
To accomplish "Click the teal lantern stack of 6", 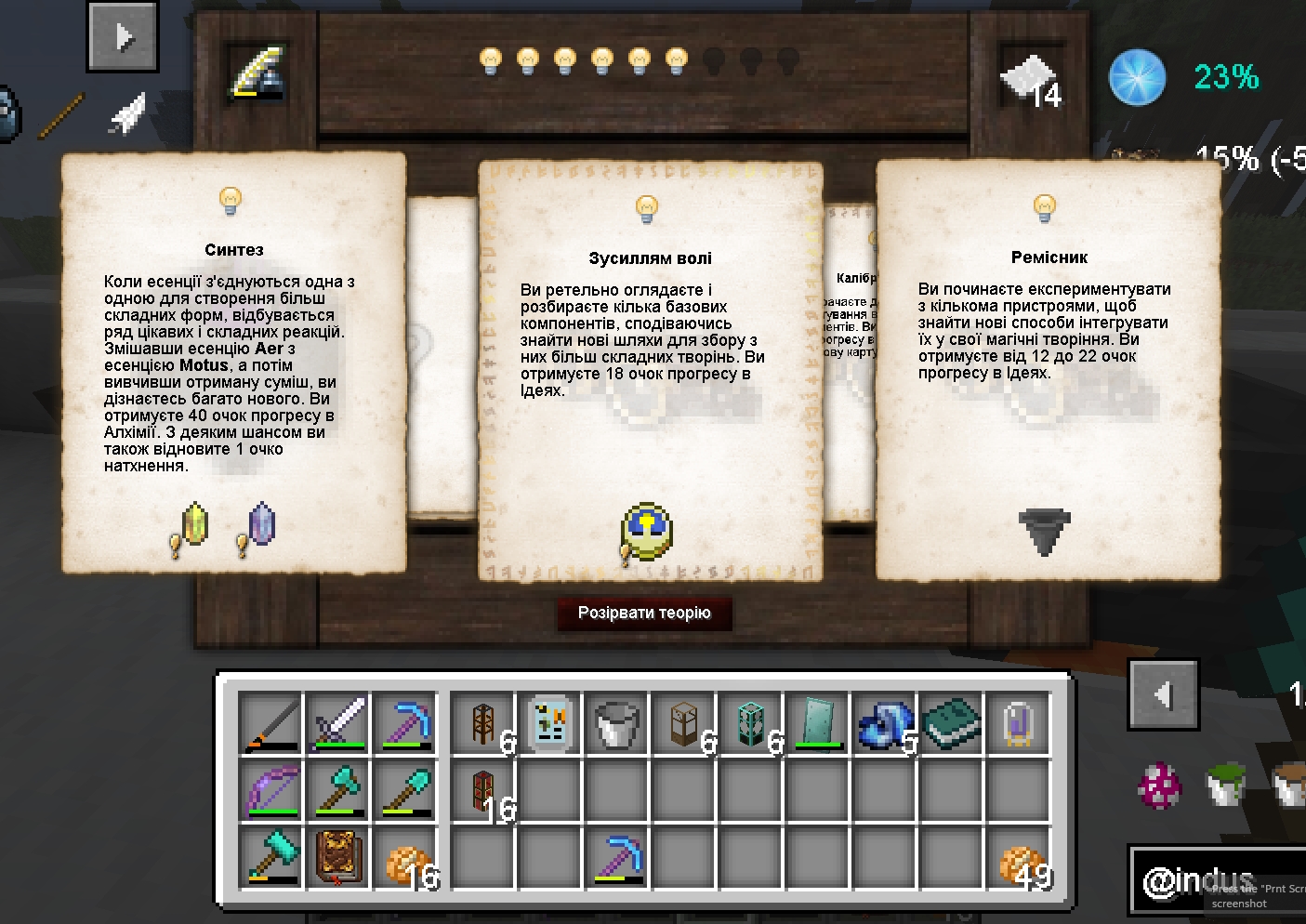I will point(750,724).
